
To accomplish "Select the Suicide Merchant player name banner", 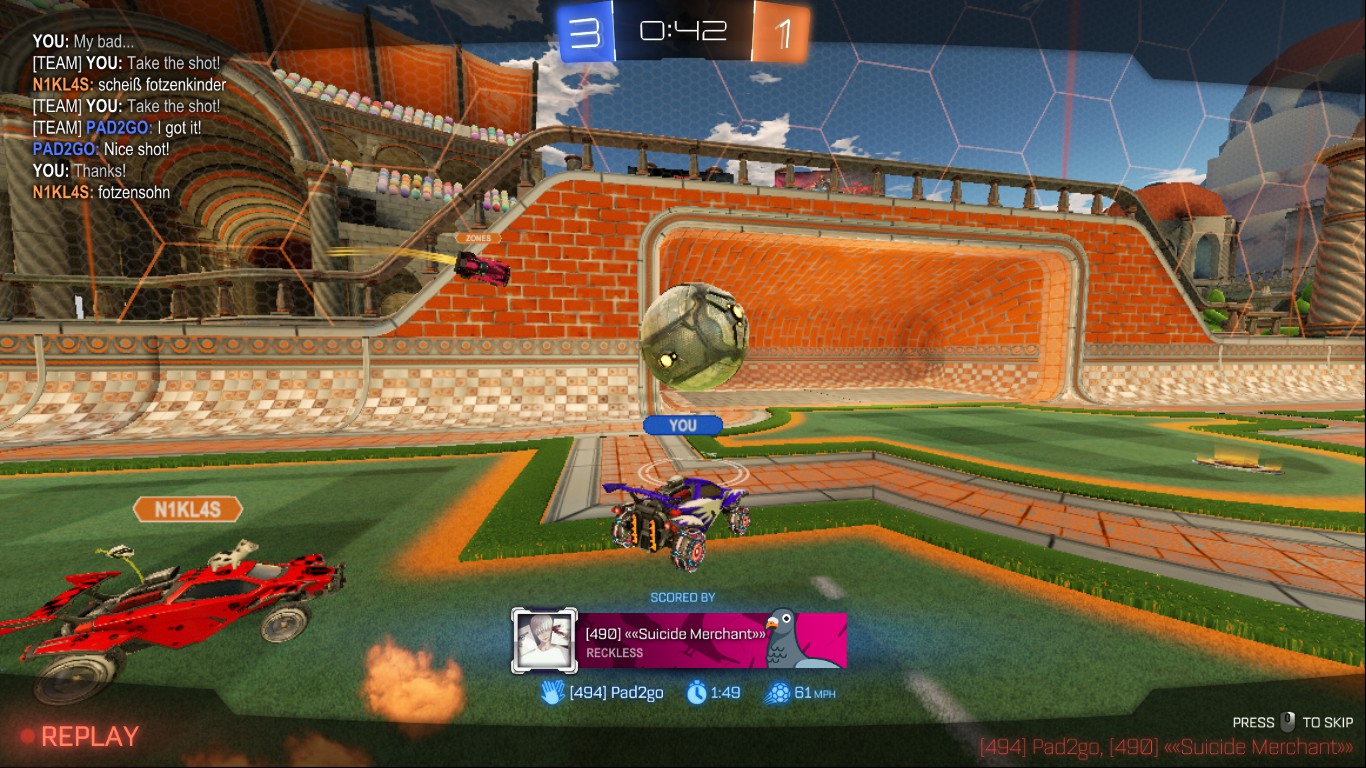I will click(712, 641).
